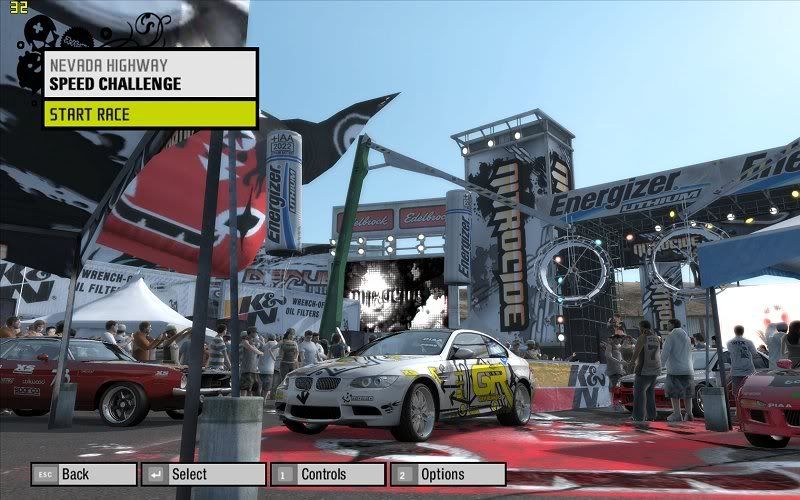Start the Nevada Highway race

click(150, 114)
